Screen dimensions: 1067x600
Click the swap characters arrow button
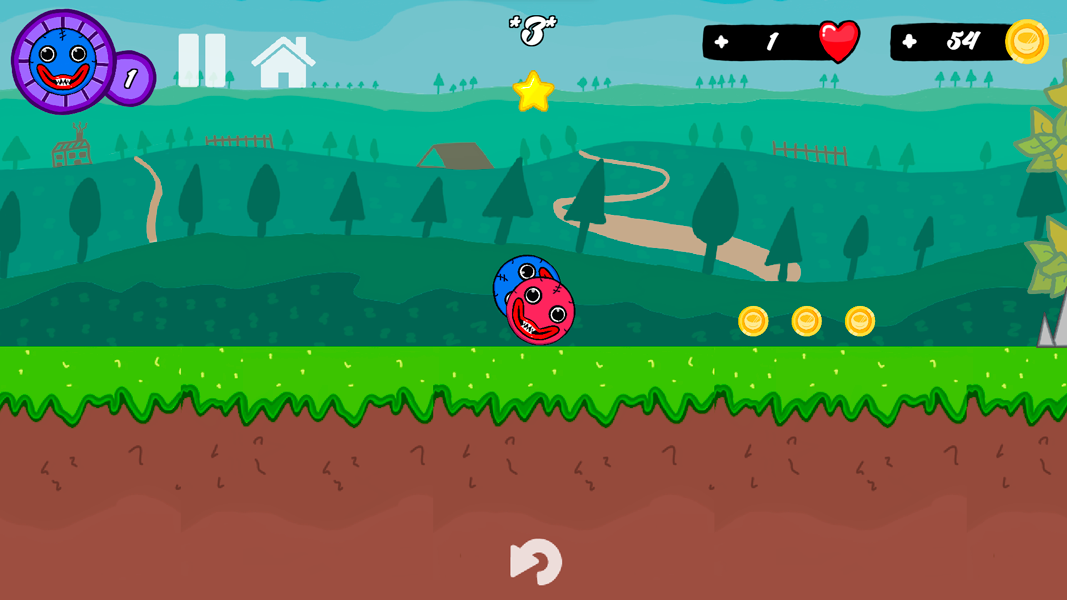click(x=536, y=562)
